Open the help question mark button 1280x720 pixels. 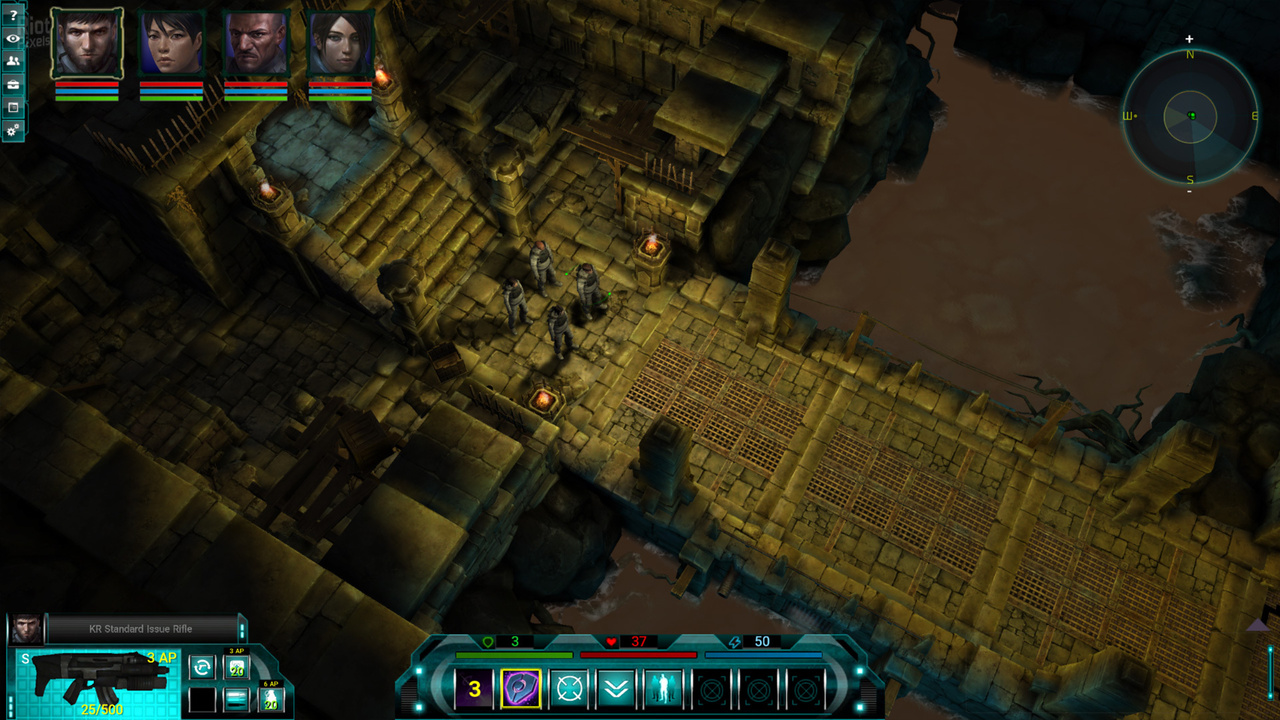tap(13, 16)
